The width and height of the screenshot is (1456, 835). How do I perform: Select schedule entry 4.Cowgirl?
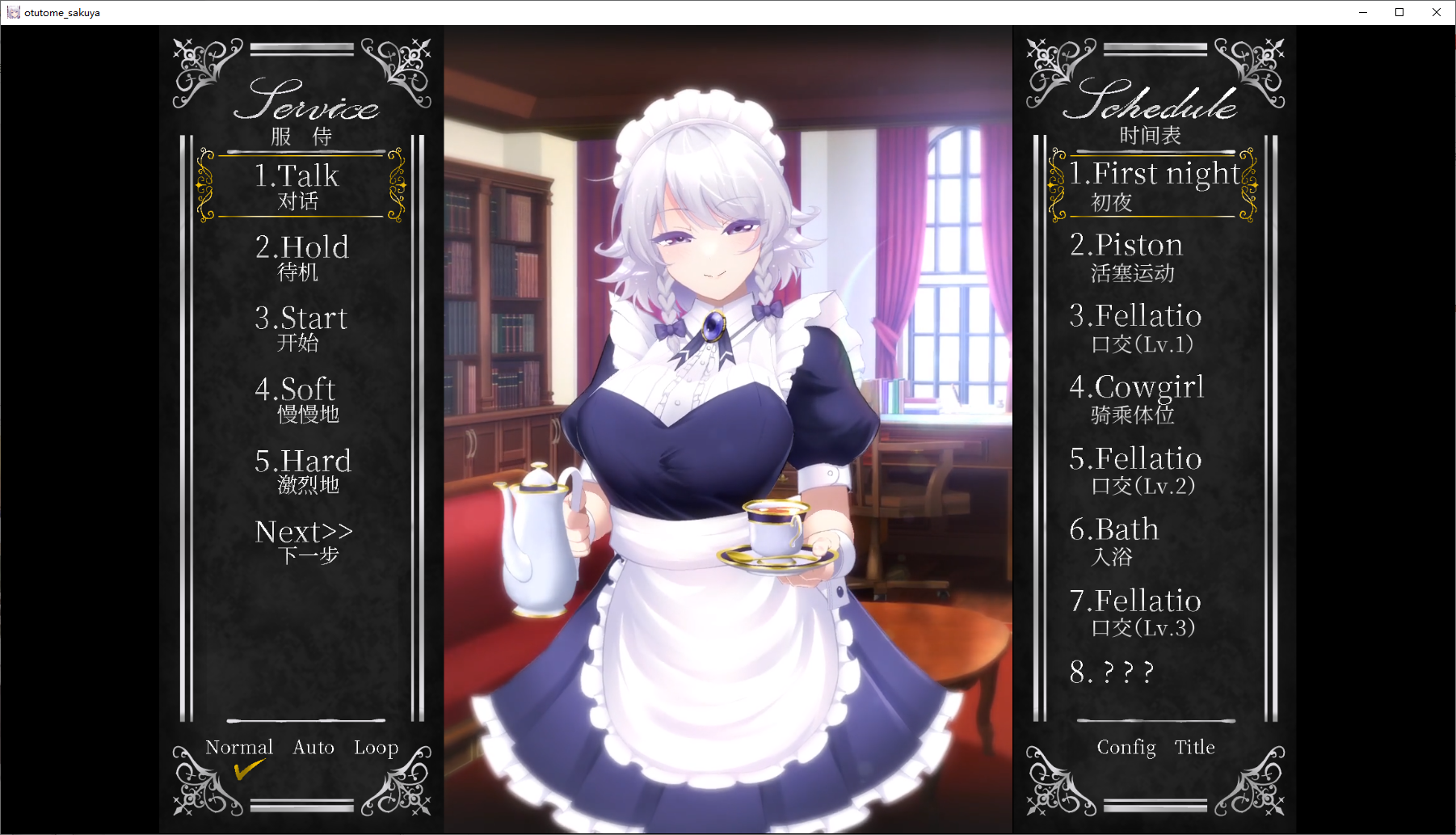coord(1136,399)
